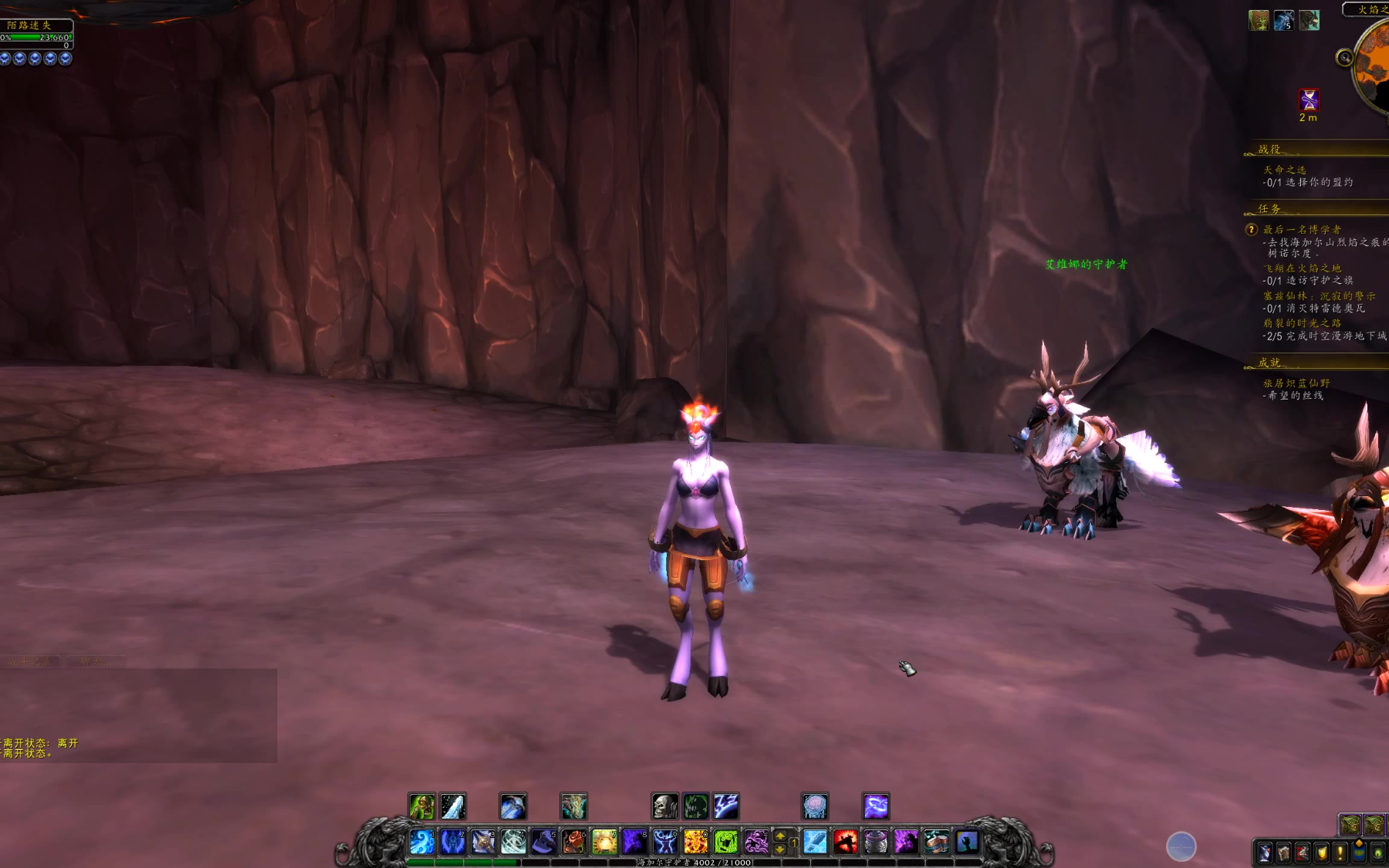Screen dimensions: 1389x868
Task: Switch action bar page up
Action: (780, 835)
